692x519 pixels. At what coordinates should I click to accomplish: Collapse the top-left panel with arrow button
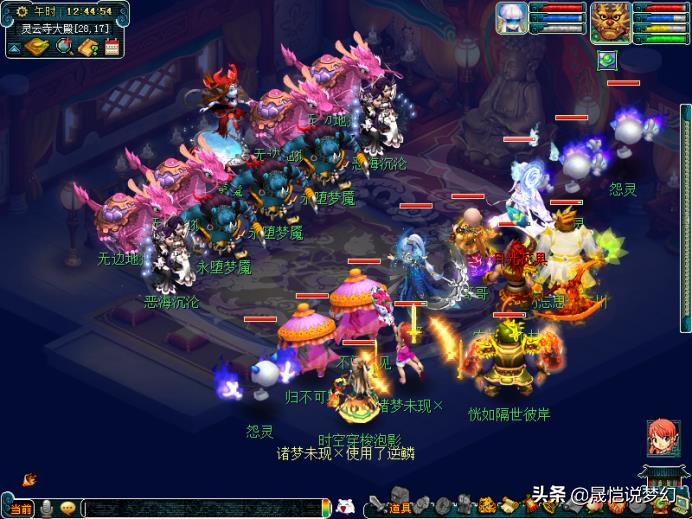[x=14, y=47]
